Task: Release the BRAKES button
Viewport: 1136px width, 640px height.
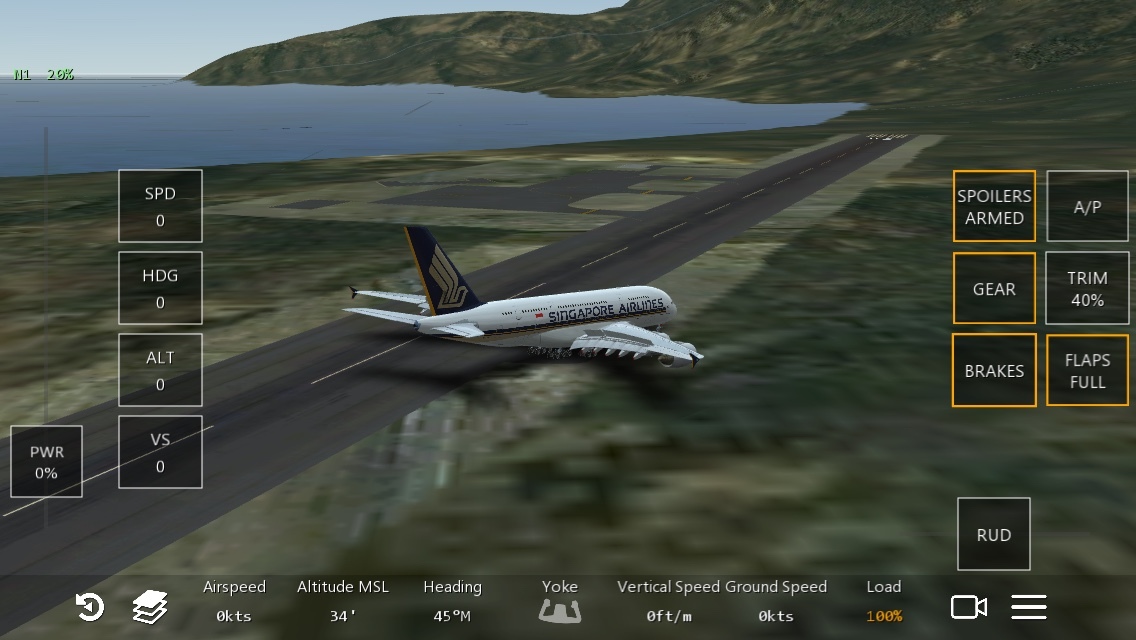Action: [994, 370]
